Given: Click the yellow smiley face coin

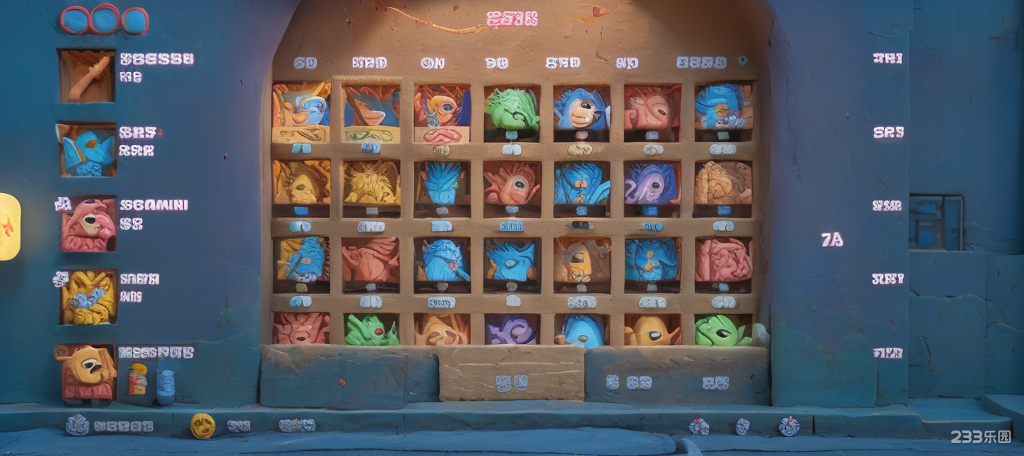Looking at the screenshot, I should pos(203,425).
